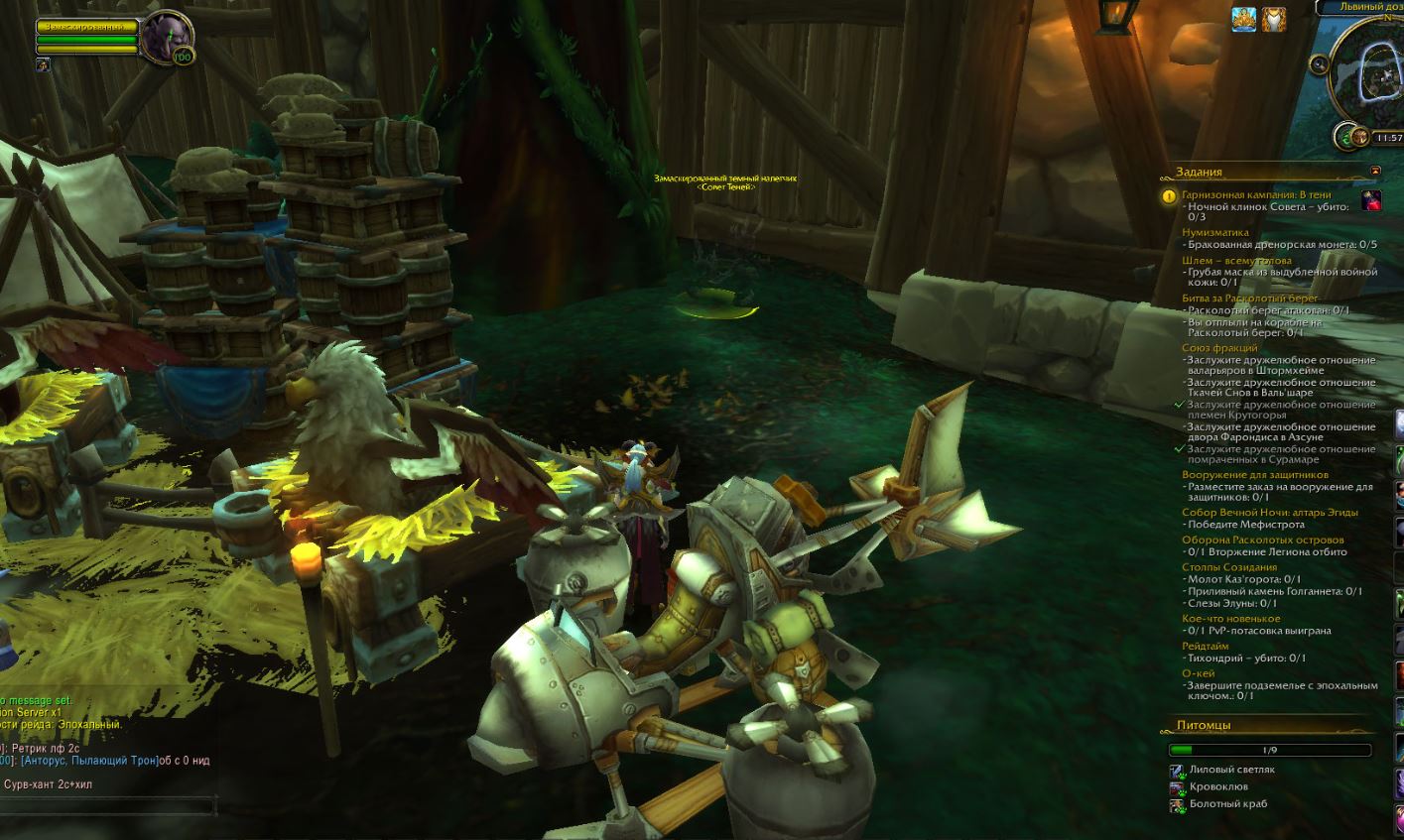1404x840 pixels.
Task: Select the tiger-striped buff icon
Action: [1274, 19]
